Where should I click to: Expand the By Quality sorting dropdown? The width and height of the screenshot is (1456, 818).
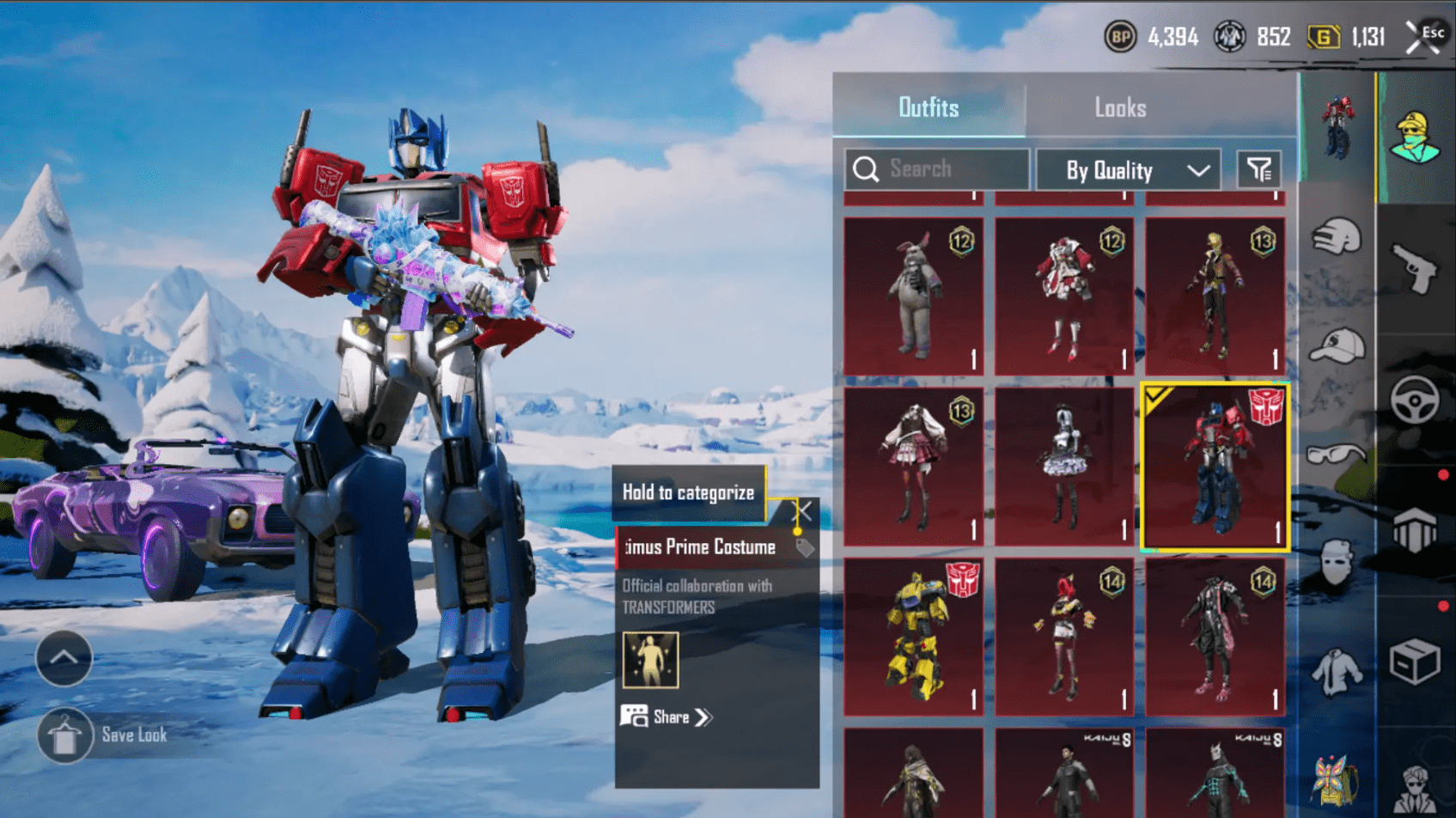pos(1128,169)
